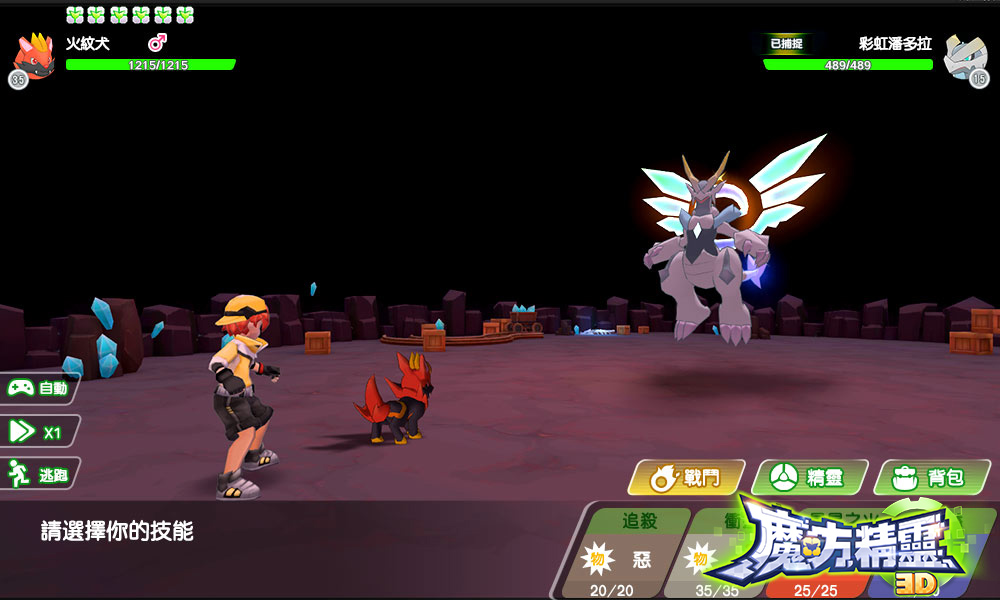Toggle the 自動 auto-battle button
1000x600 pixels.
[40, 388]
